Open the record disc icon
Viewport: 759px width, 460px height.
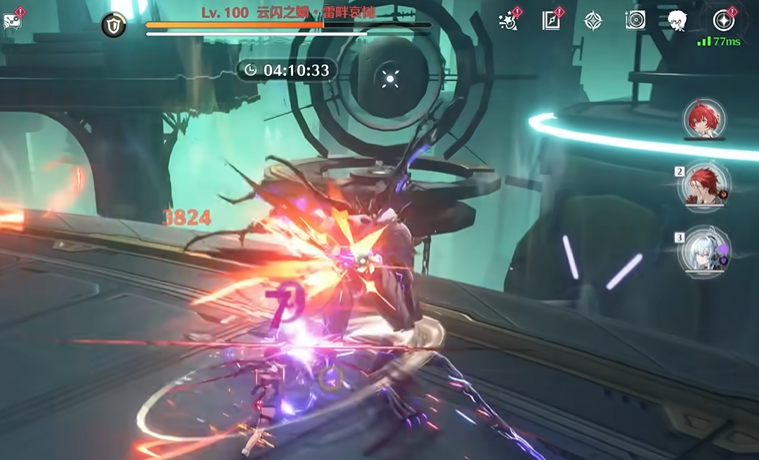(x=635, y=20)
